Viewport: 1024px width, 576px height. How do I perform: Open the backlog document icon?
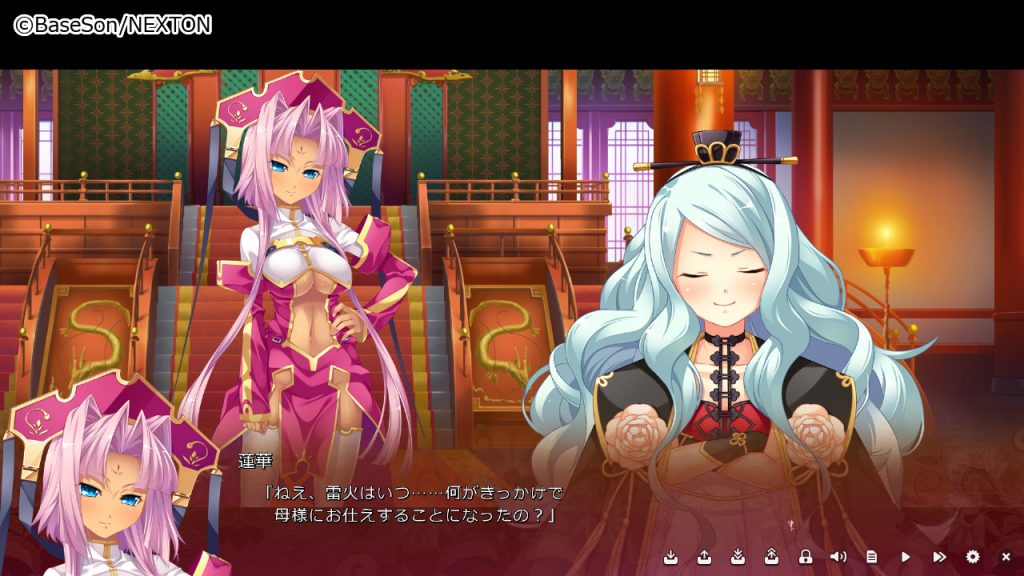tap(872, 556)
